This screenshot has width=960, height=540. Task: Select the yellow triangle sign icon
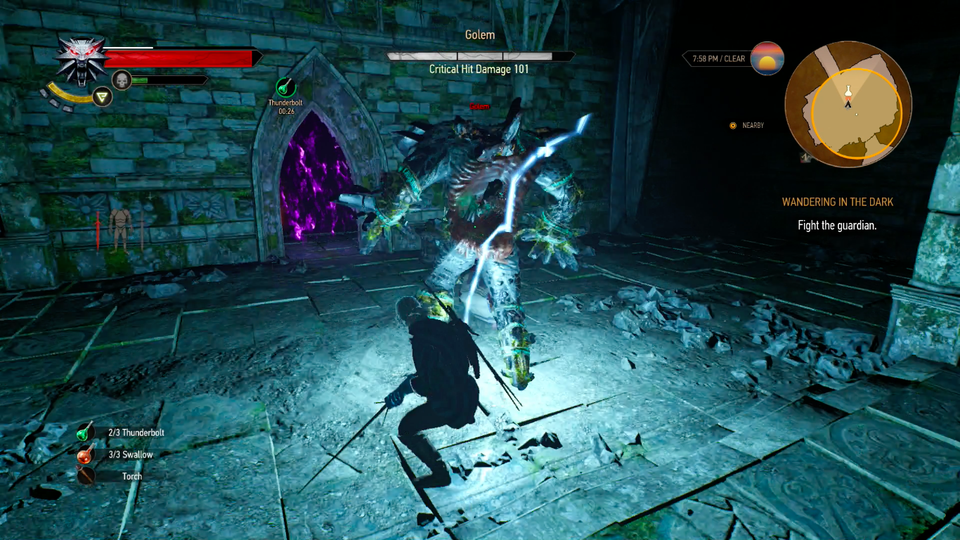(101, 96)
